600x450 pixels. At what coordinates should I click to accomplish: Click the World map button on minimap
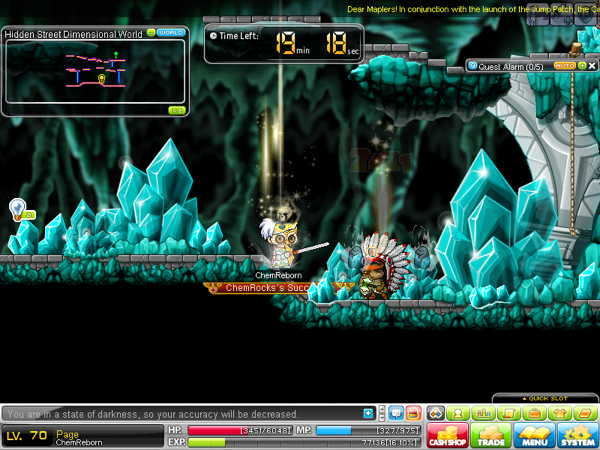(x=172, y=32)
